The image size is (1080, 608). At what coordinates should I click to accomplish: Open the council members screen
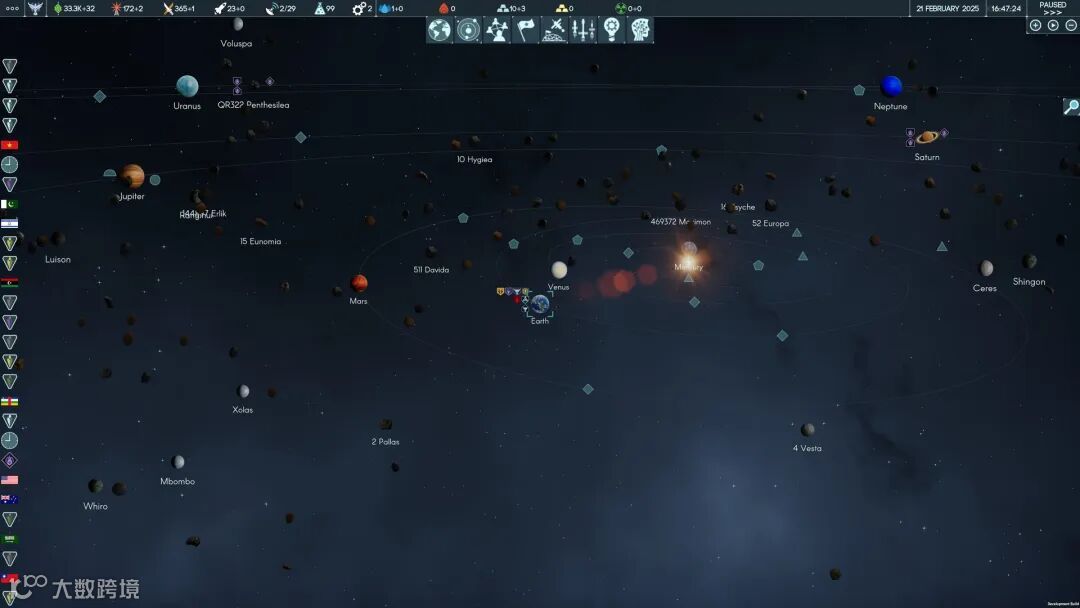[497, 30]
